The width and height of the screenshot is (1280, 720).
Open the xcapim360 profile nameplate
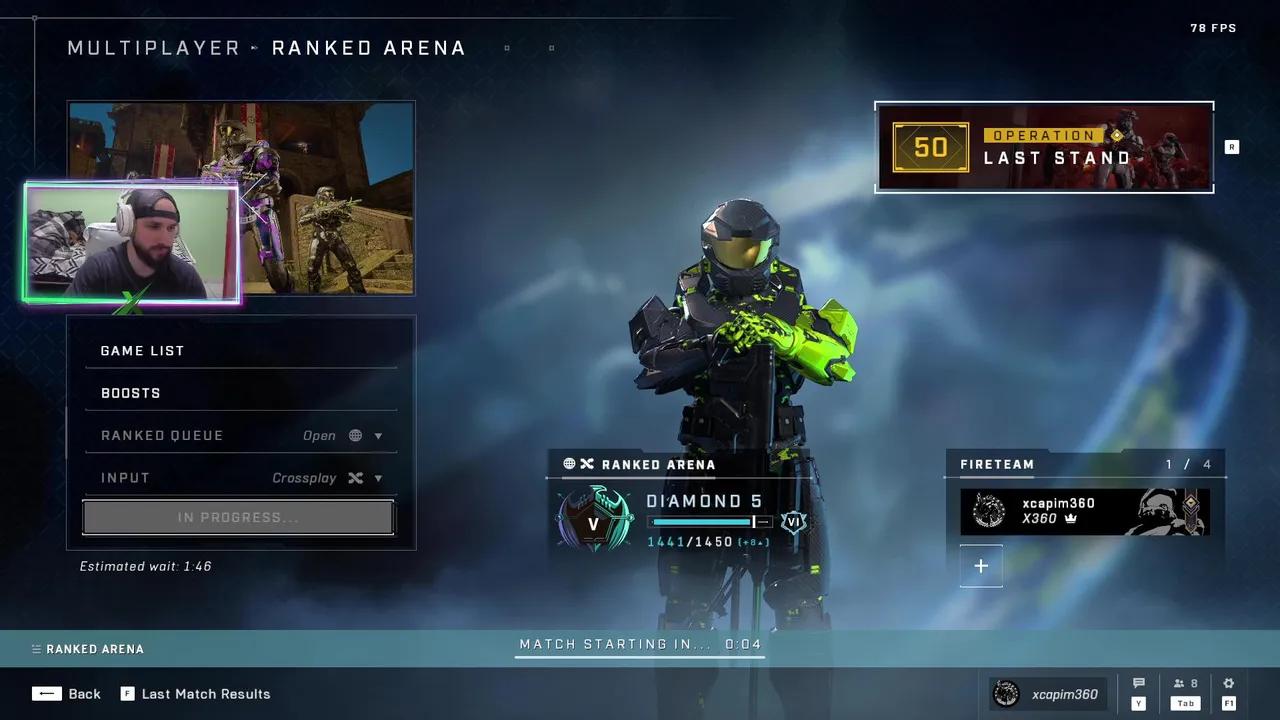1050,694
